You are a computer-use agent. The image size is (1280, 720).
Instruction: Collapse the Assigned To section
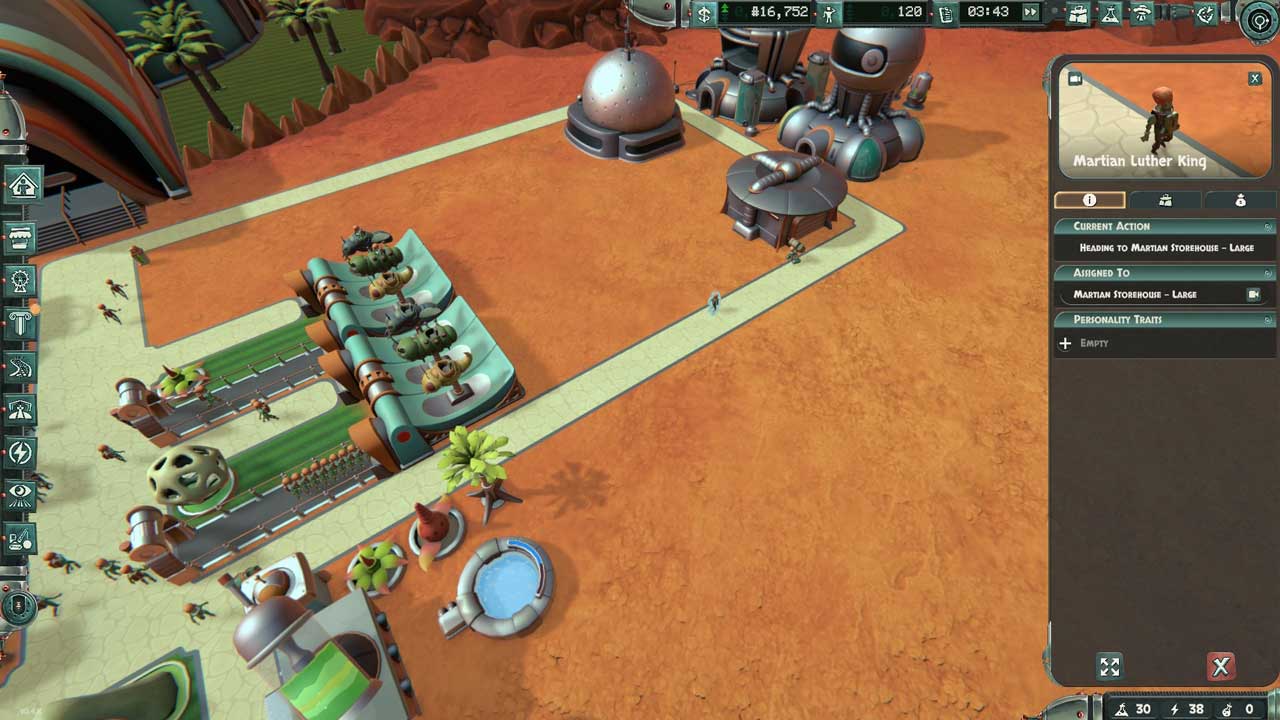tap(1268, 273)
